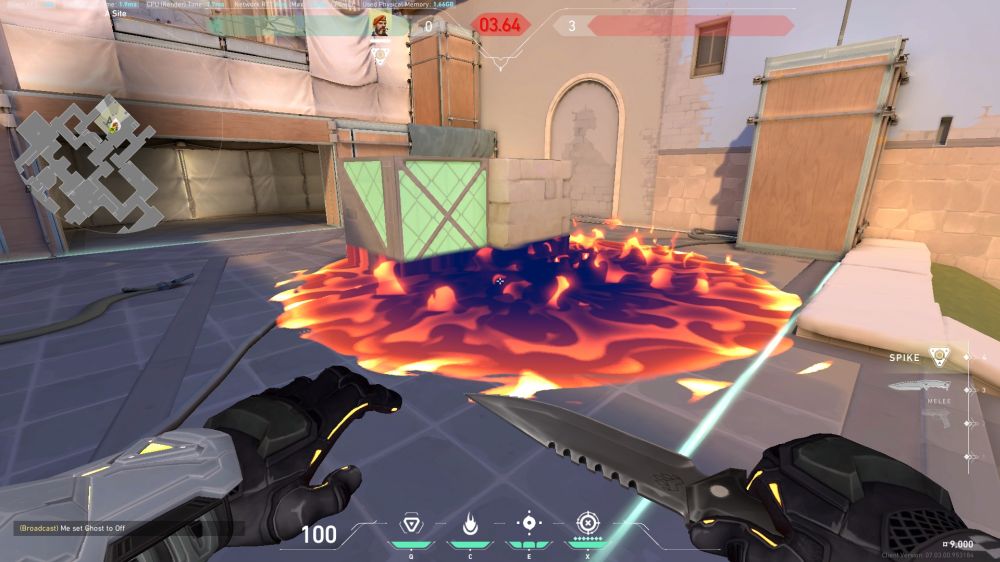Select Brimstone's agent portrait in the top bar

pyautogui.click(x=381, y=25)
